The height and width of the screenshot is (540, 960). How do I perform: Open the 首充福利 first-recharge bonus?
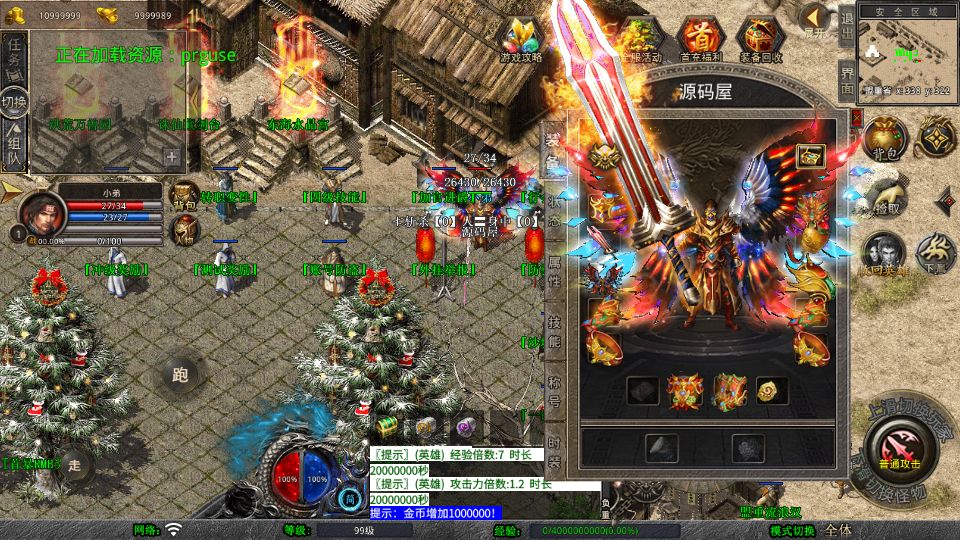[x=698, y=40]
